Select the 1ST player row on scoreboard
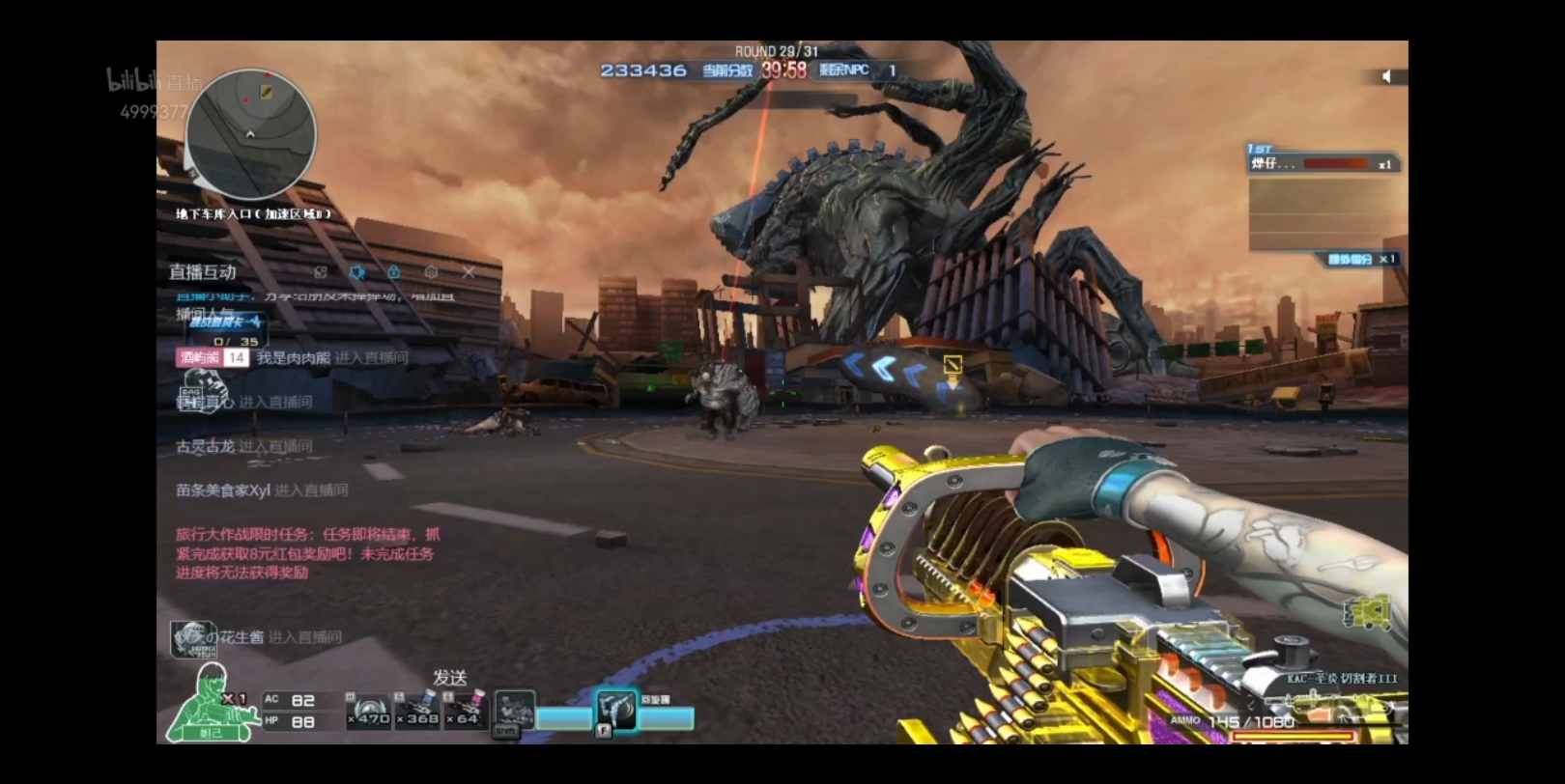The width and height of the screenshot is (1565, 784). 1322,163
